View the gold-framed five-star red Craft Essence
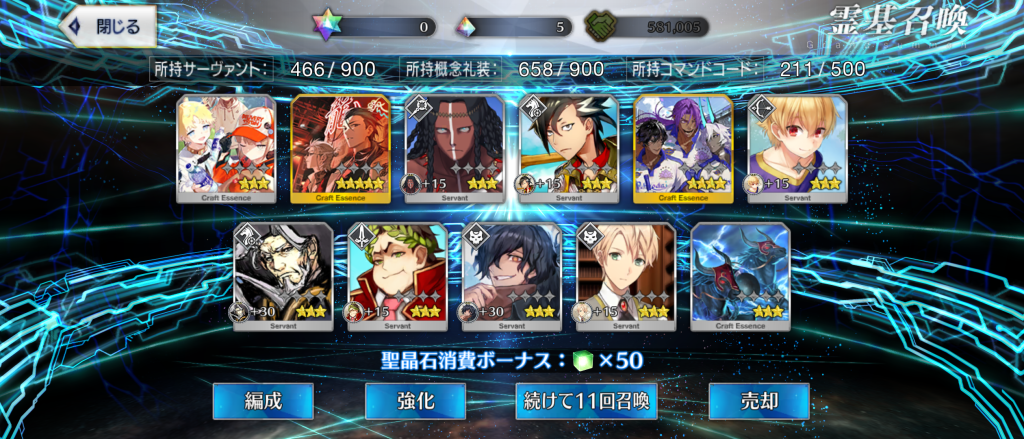The image size is (1024, 439). 340,148
